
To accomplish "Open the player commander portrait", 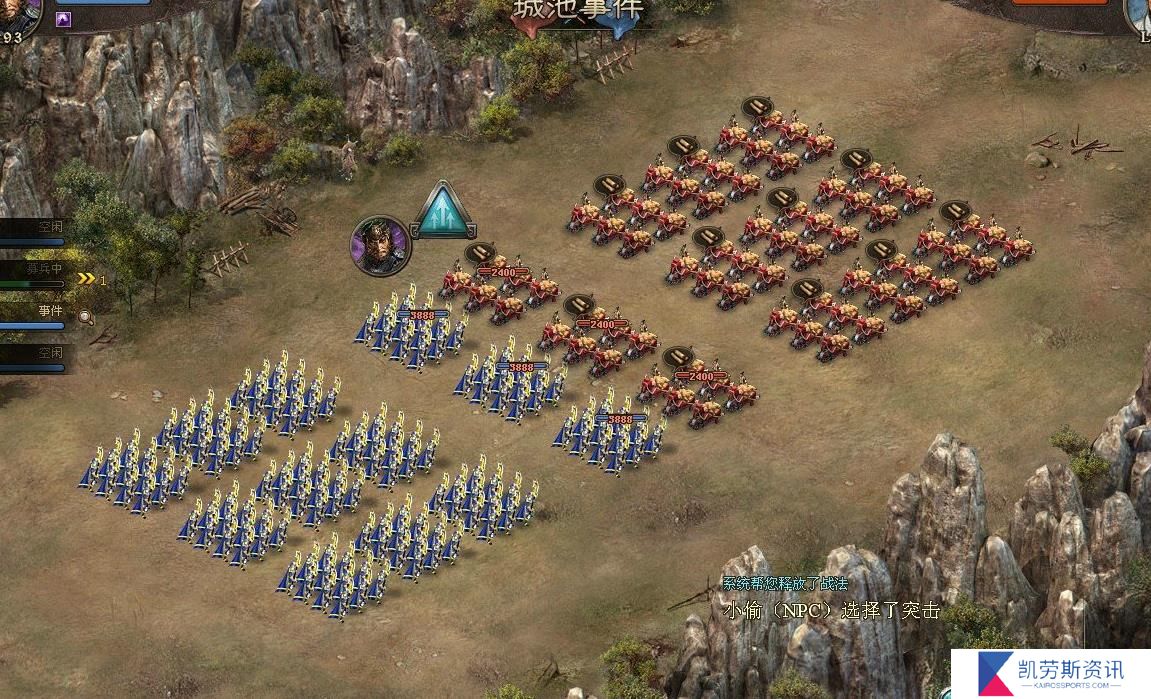I will pos(18,15).
